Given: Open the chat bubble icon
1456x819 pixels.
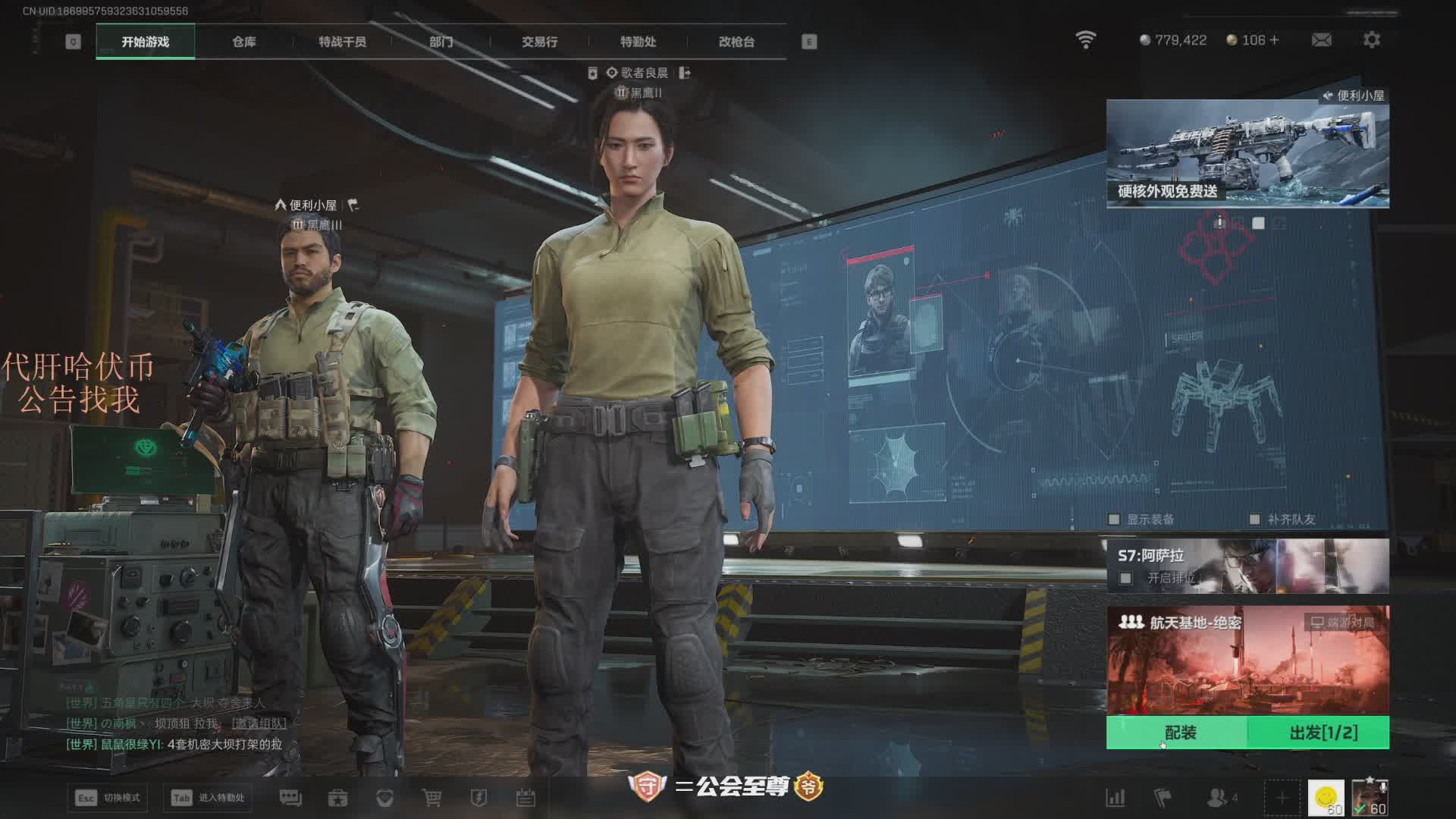Looking at the screenshot, I should coord(290,798).
